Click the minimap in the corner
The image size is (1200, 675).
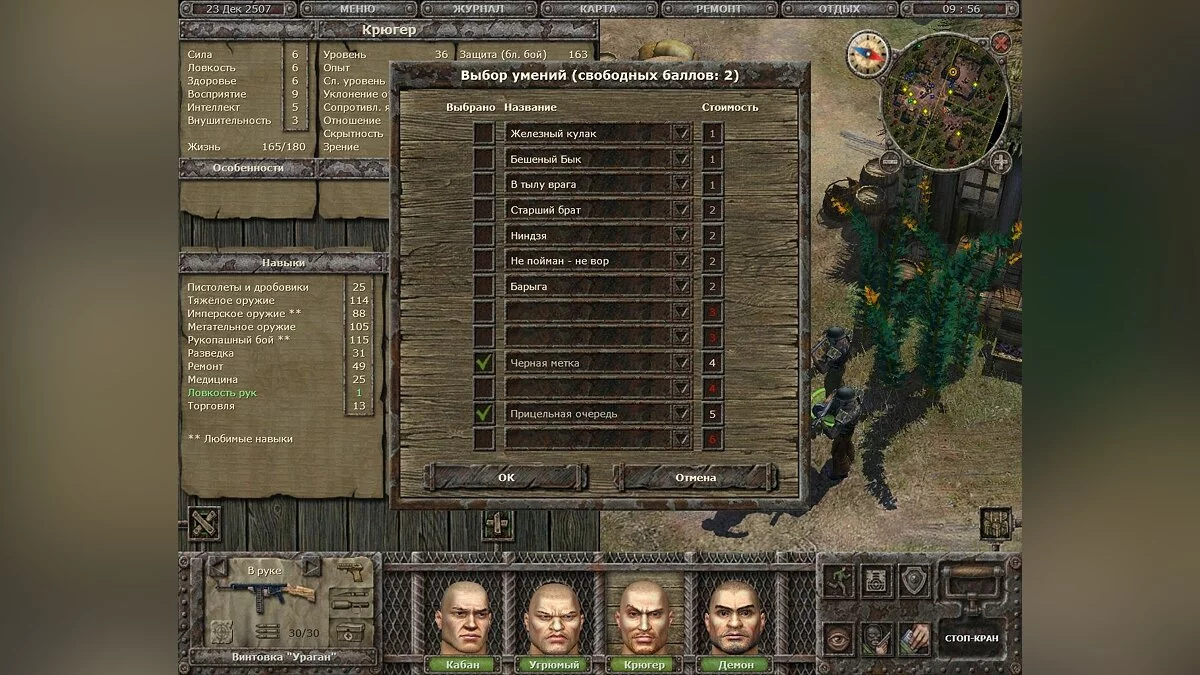tap(945, 102)
